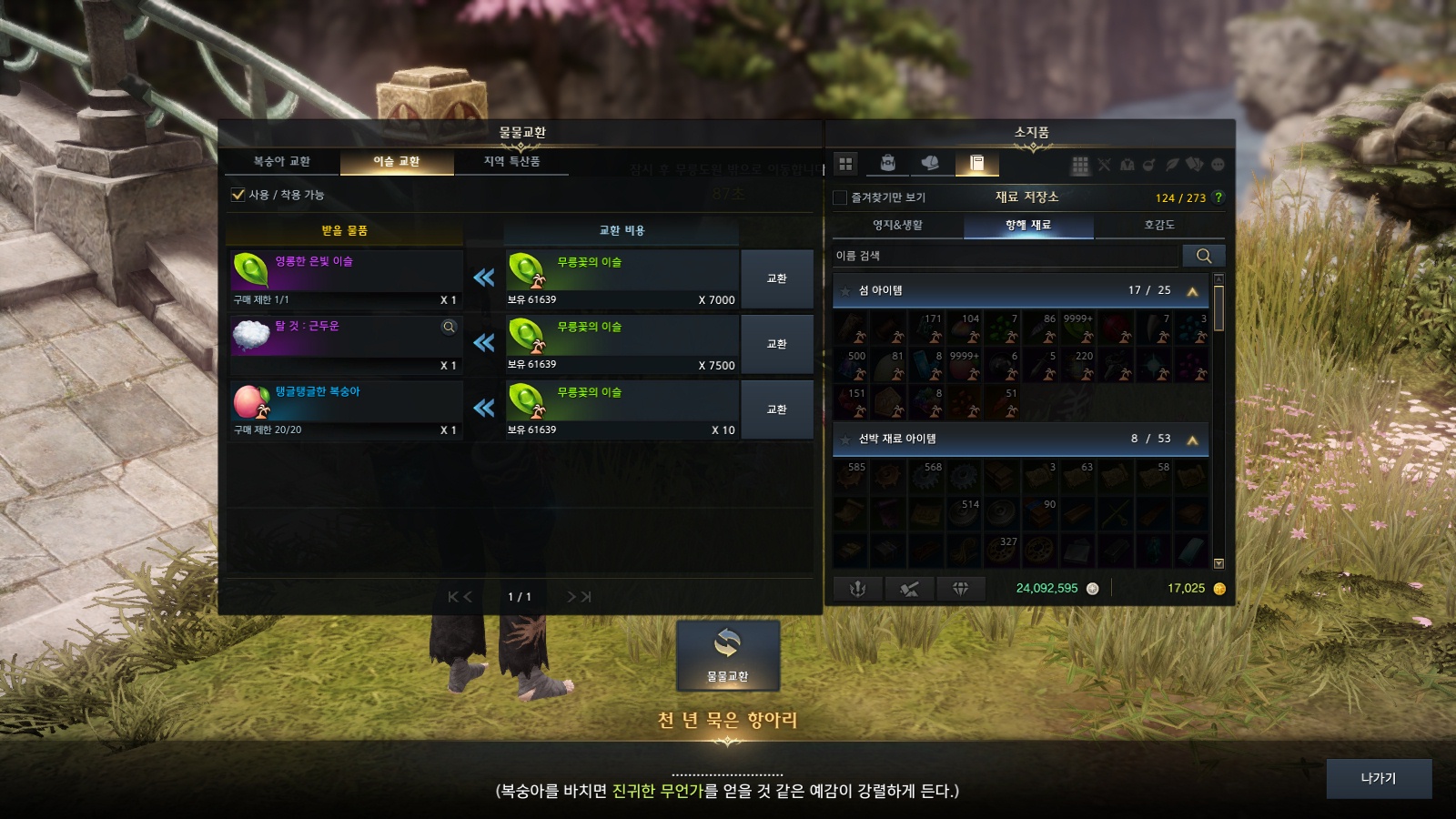Switch to the 복숭아 교환 tab

[282, 162]
